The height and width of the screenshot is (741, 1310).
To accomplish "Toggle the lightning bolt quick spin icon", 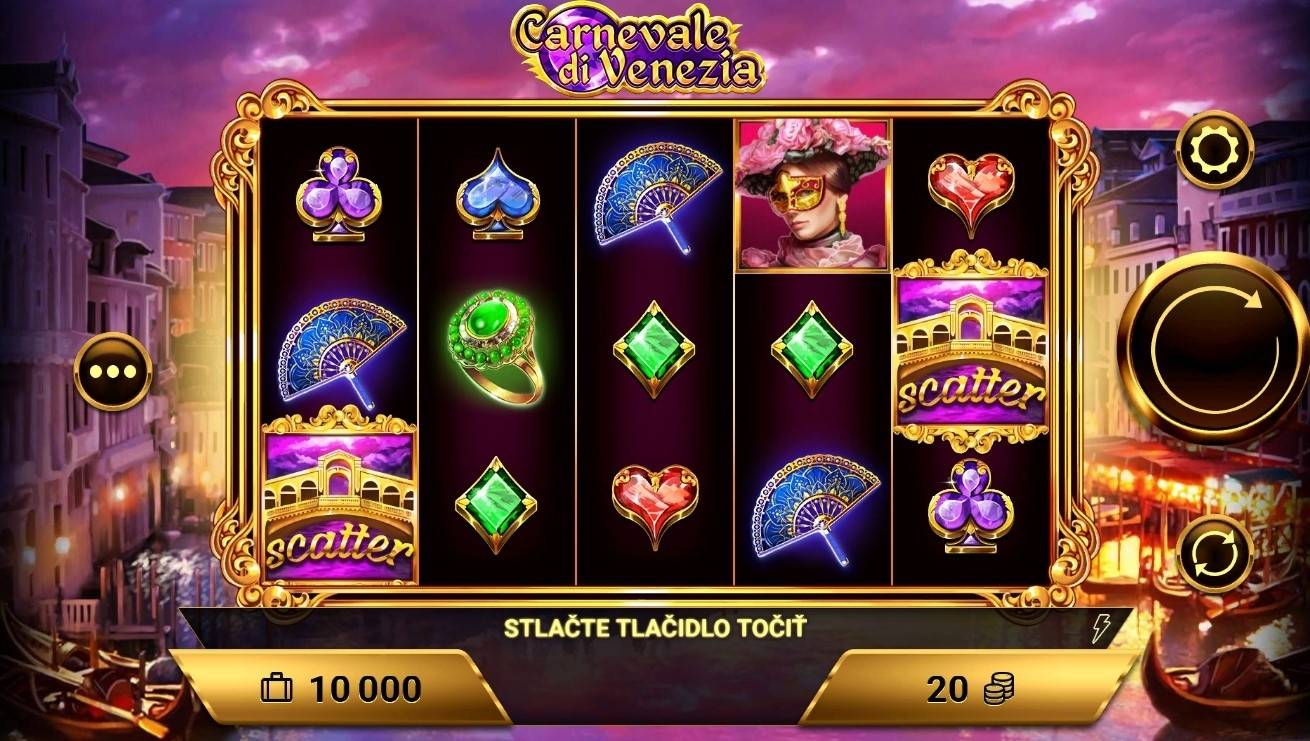I will tap(1102, 629).
